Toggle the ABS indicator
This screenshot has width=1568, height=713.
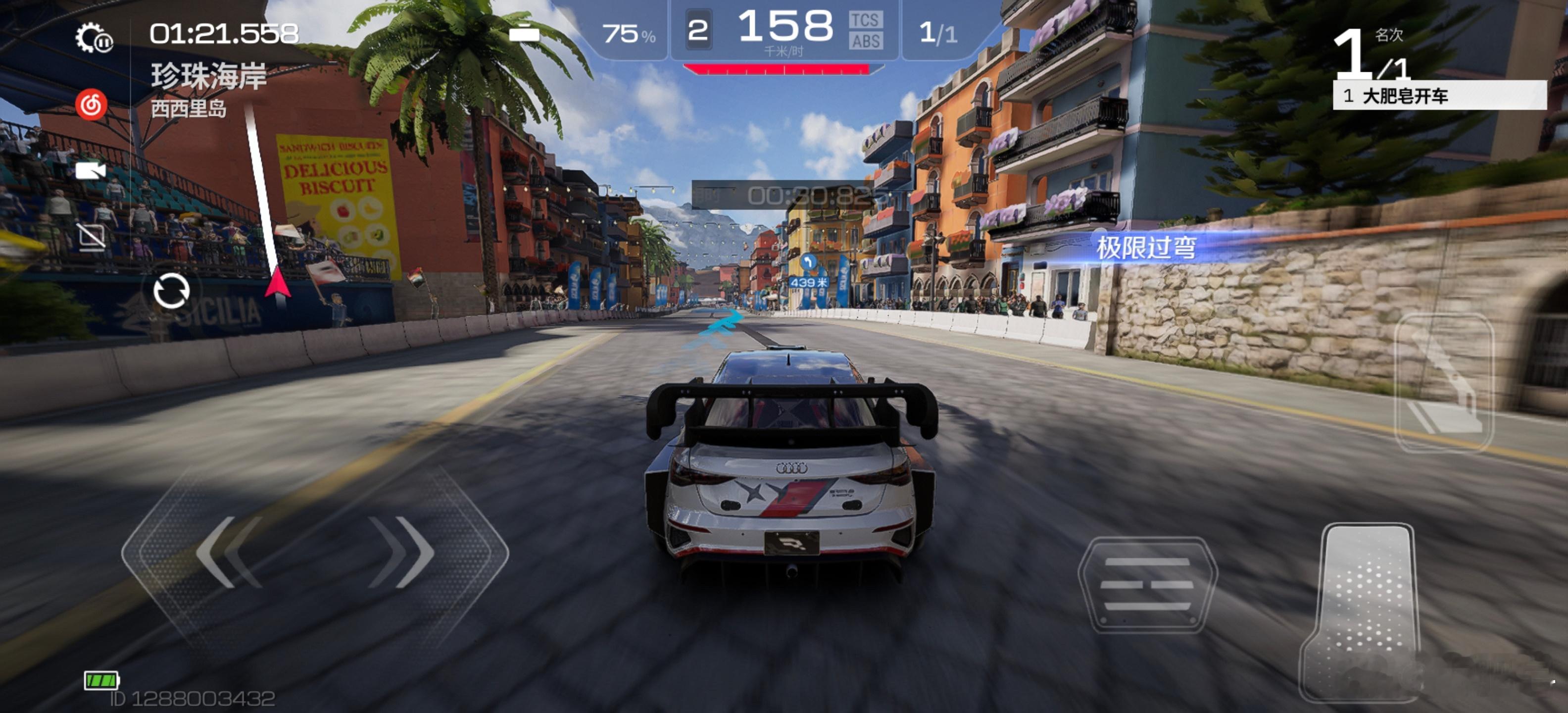(866, 42)
